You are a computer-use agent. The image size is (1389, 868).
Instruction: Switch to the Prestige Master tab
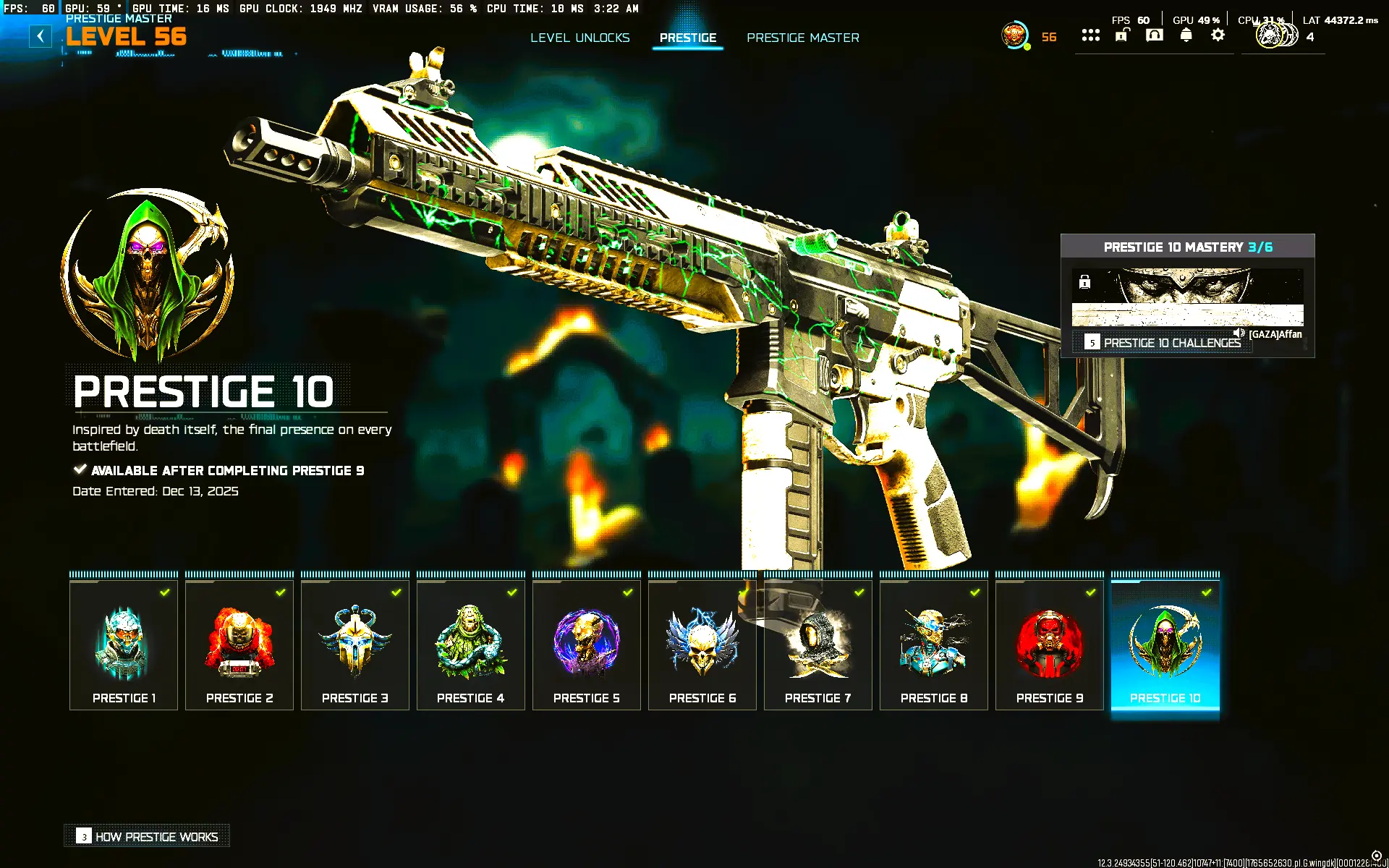pyautogui.click(x=803, y=38)
